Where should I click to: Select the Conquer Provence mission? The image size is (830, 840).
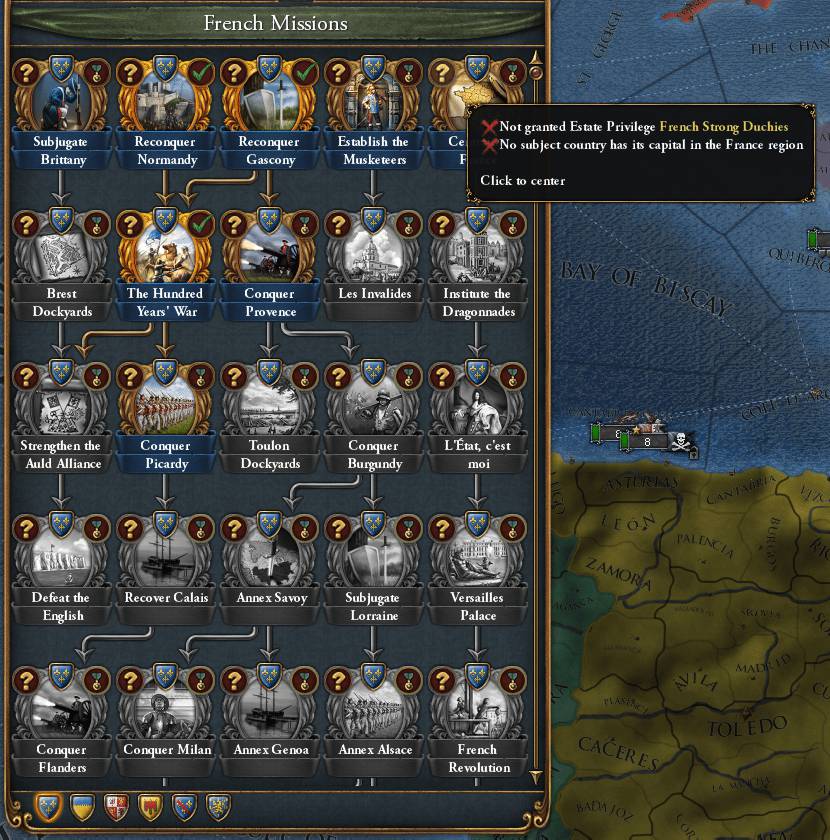pyautogui.click(x=269, y=254)
